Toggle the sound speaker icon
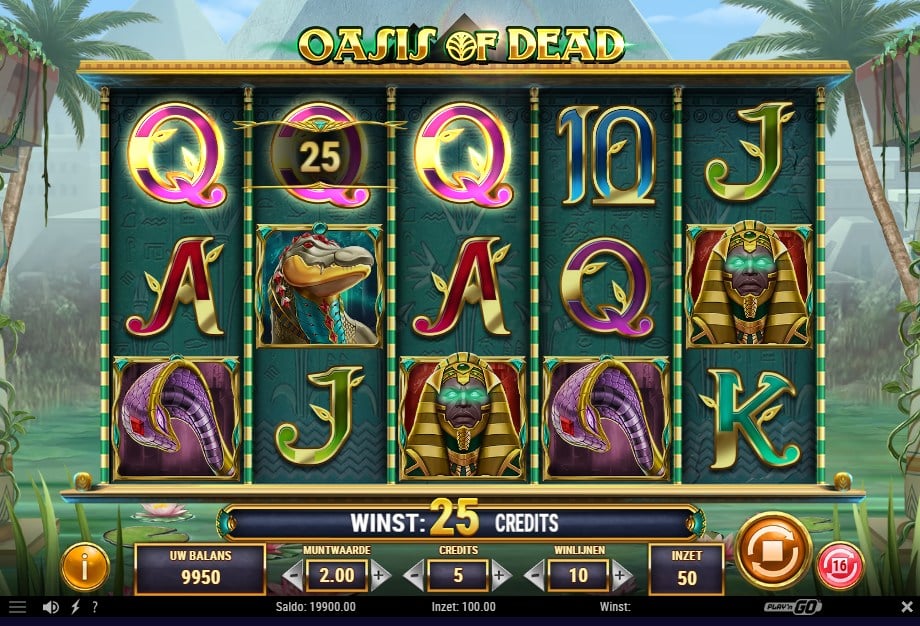 (50, 607)
